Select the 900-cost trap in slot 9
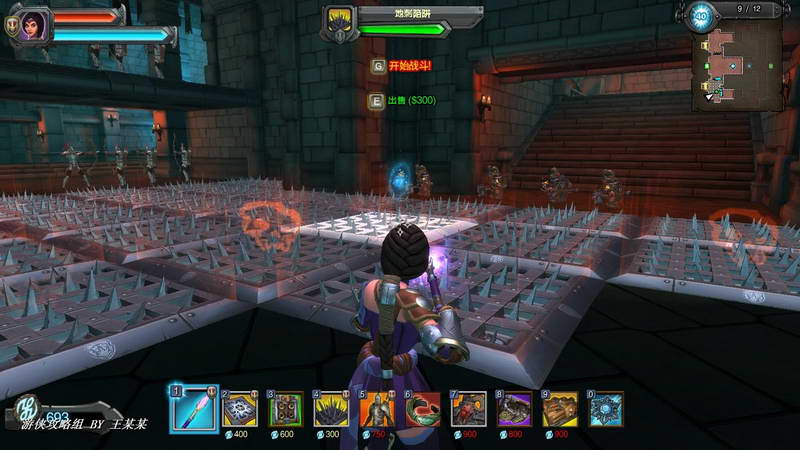800x450 pixels. coord(561,409)
